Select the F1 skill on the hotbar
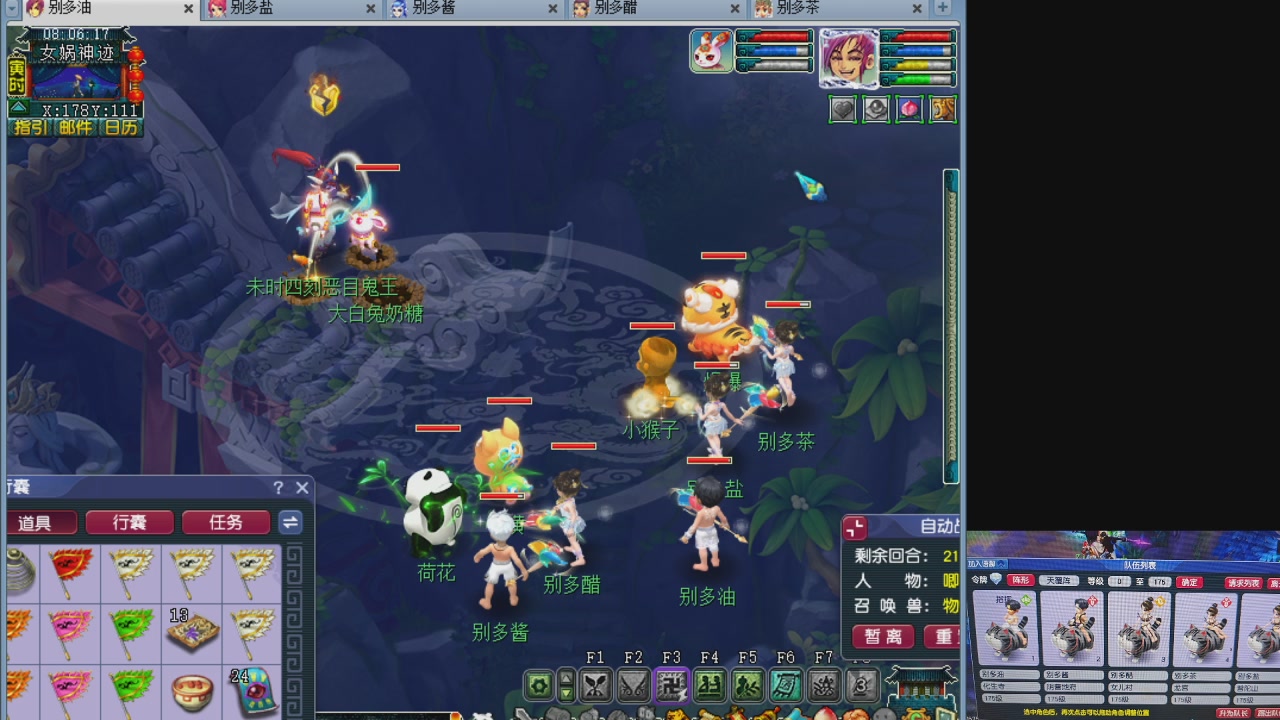Image resolution: width=1280 pixels, height=720 pixels. (596, 686)
